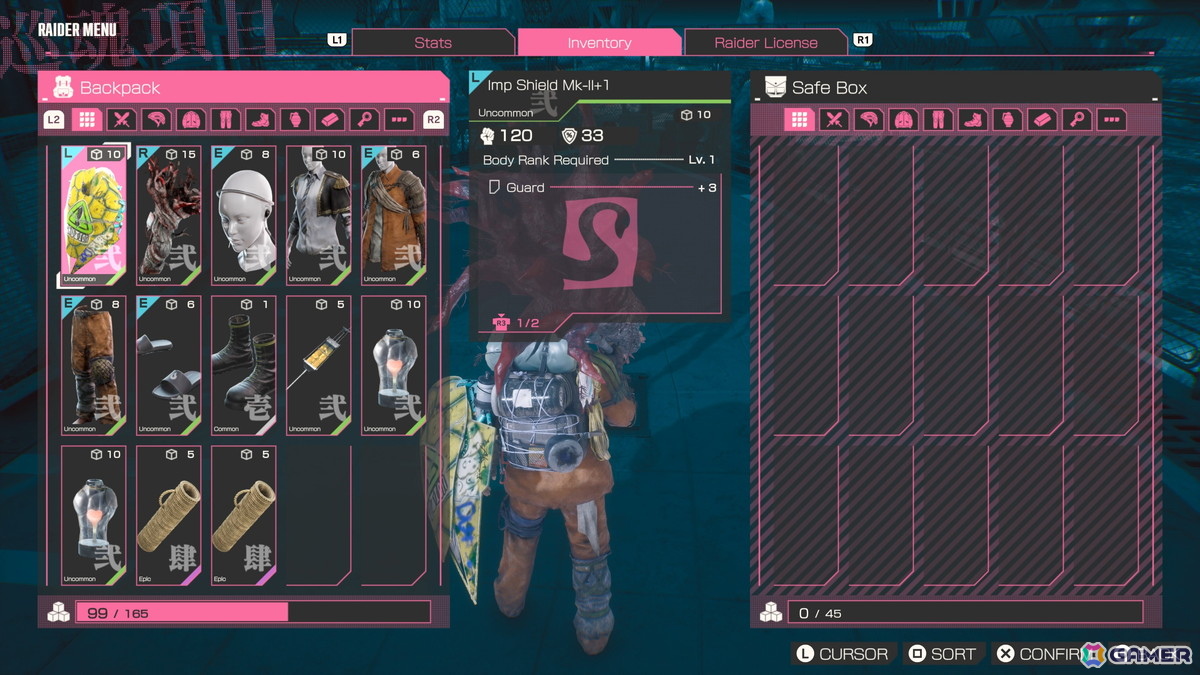This screenshot has width=1200, height=675.
Task: Filter Backpack by helmet category
Action: point(157,120)
